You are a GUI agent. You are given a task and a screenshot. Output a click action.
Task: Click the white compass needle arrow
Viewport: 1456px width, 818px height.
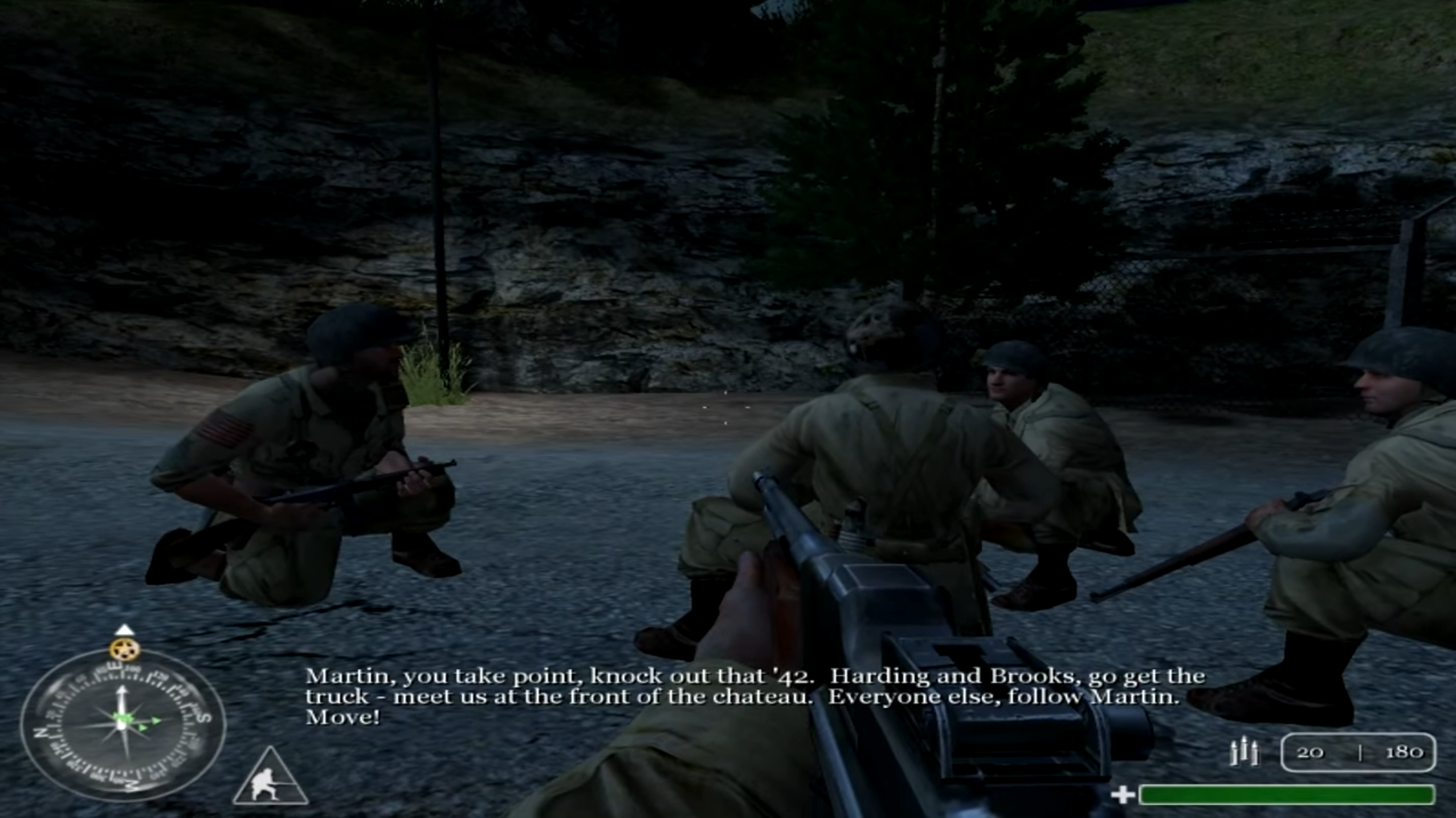(121, 695)
